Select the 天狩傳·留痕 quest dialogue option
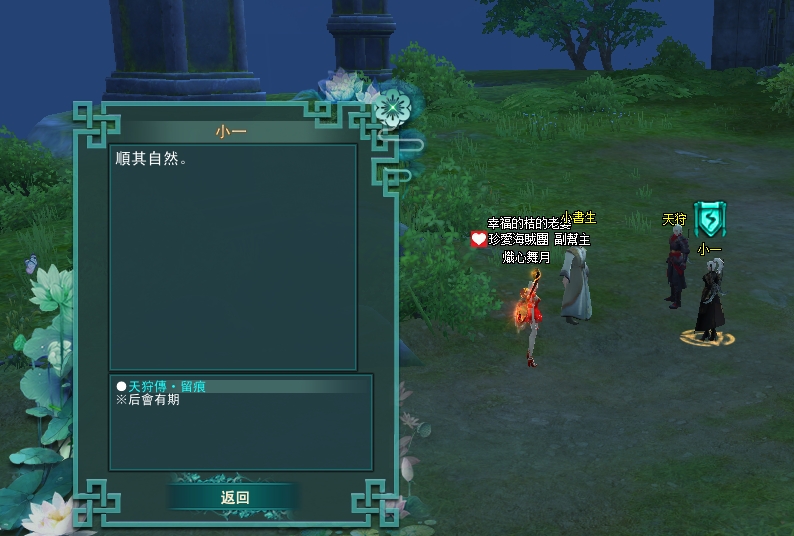The height and width of the screenshot is (536, 794). [166, 386]
